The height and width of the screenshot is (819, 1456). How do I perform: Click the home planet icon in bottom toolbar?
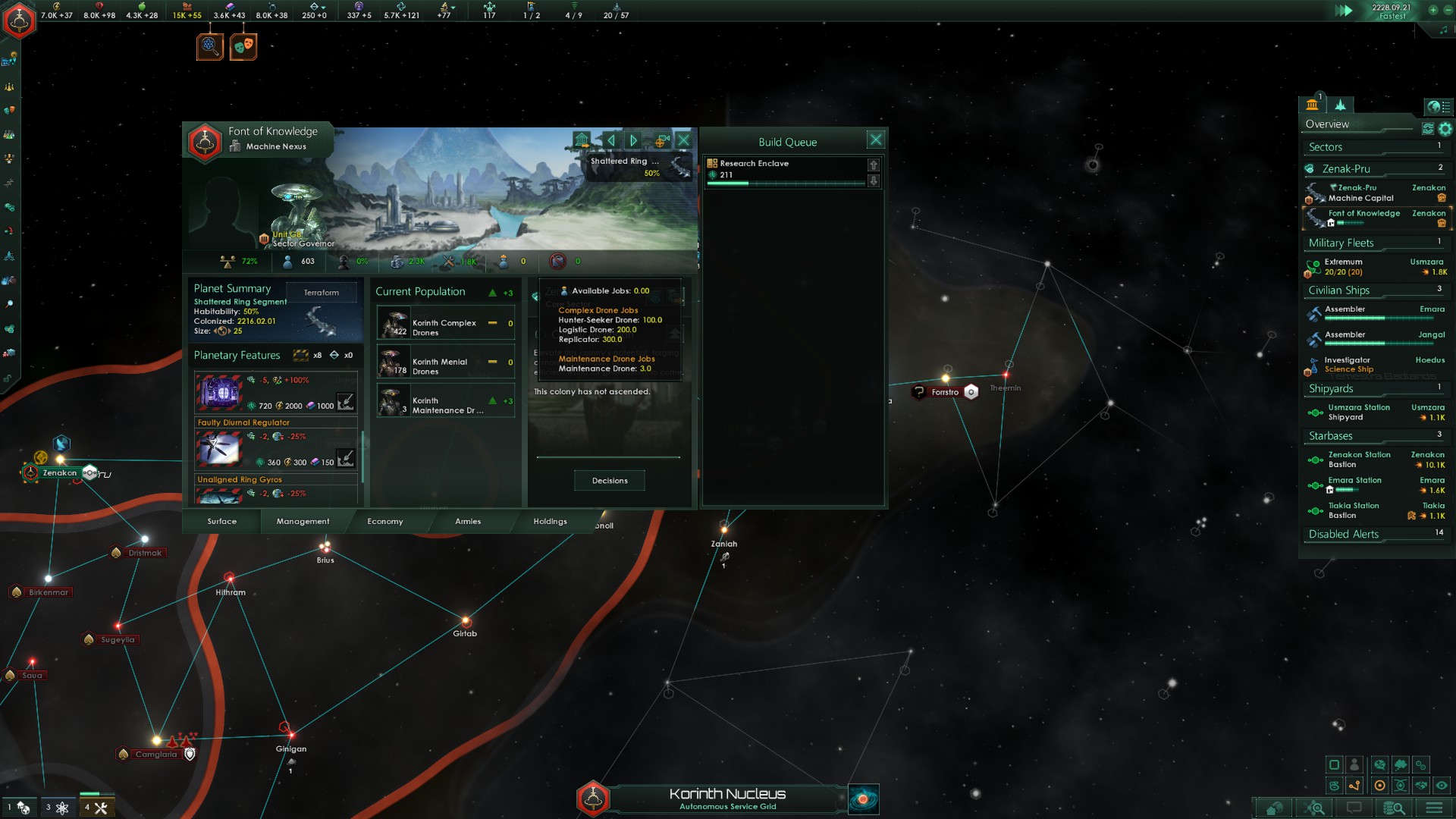[x=1274, y=808]
